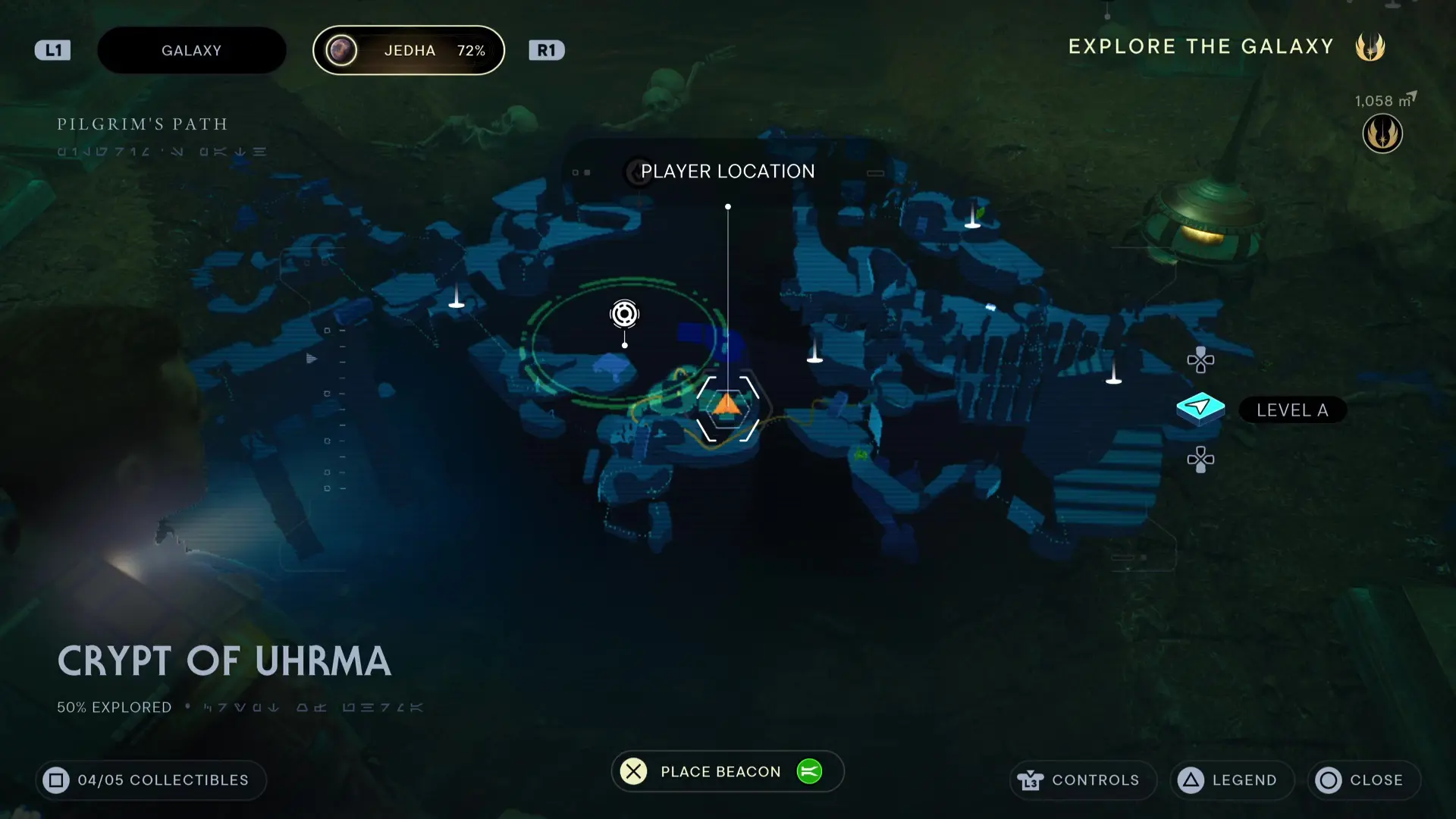Viewport: 1456px width, 819px height.
Task: Click the Jedi emblem objective tracker icon
Action: [1382, 134]
